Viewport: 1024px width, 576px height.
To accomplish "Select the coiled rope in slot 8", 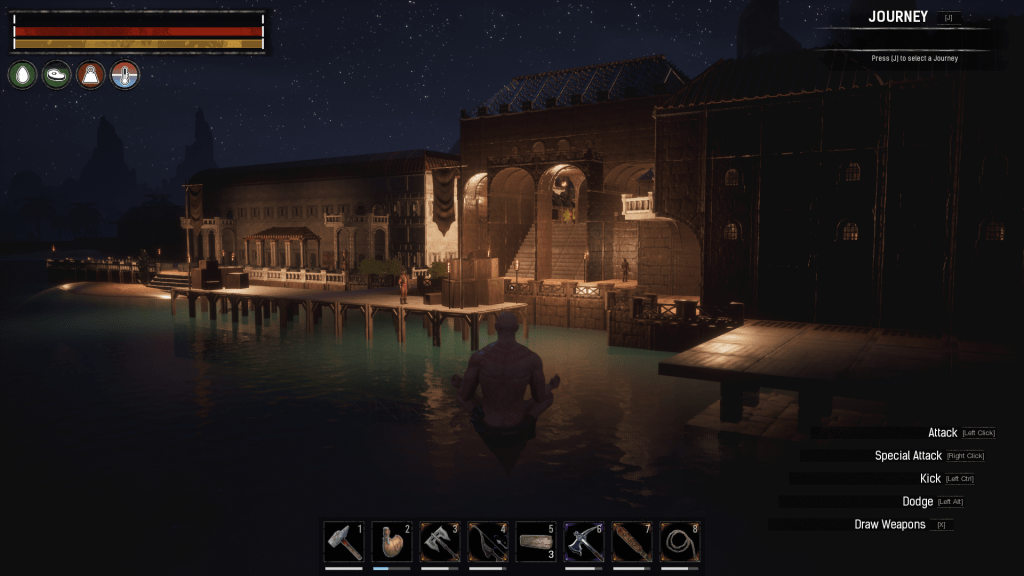I will (680, 542).
